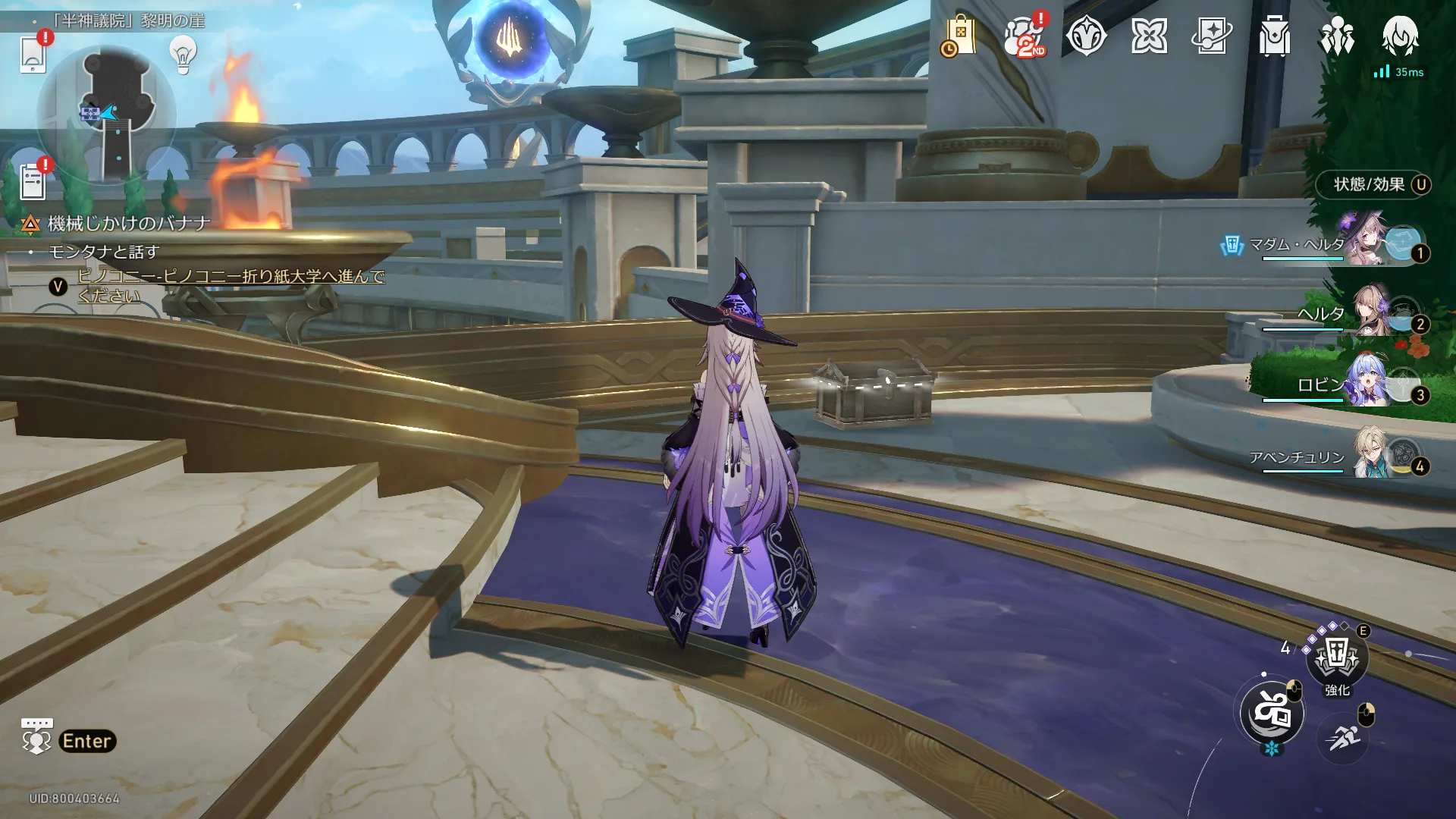
Task: Open the shopping bag store icon
Action: point(959,36)
